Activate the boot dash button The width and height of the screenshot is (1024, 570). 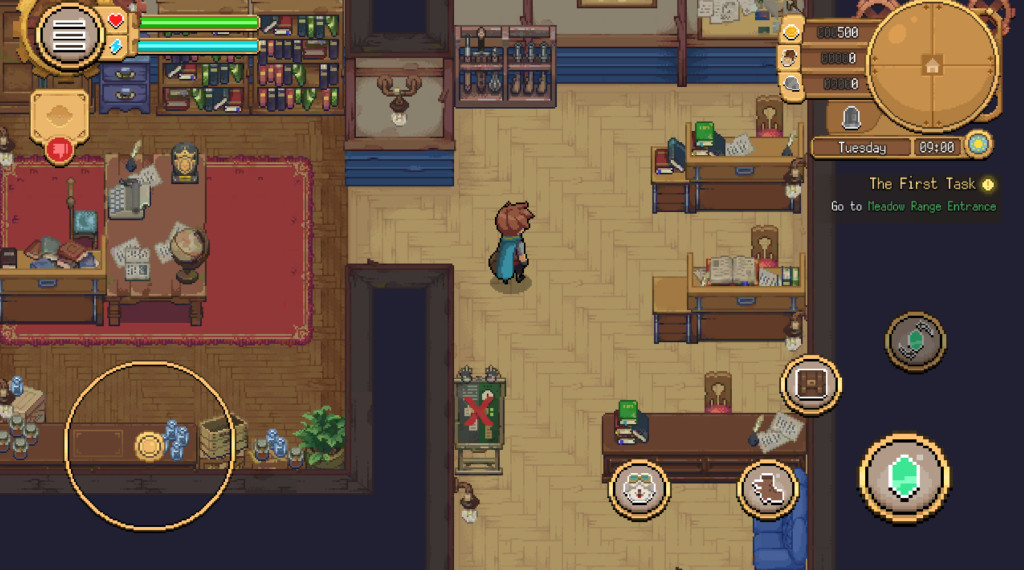768,489
